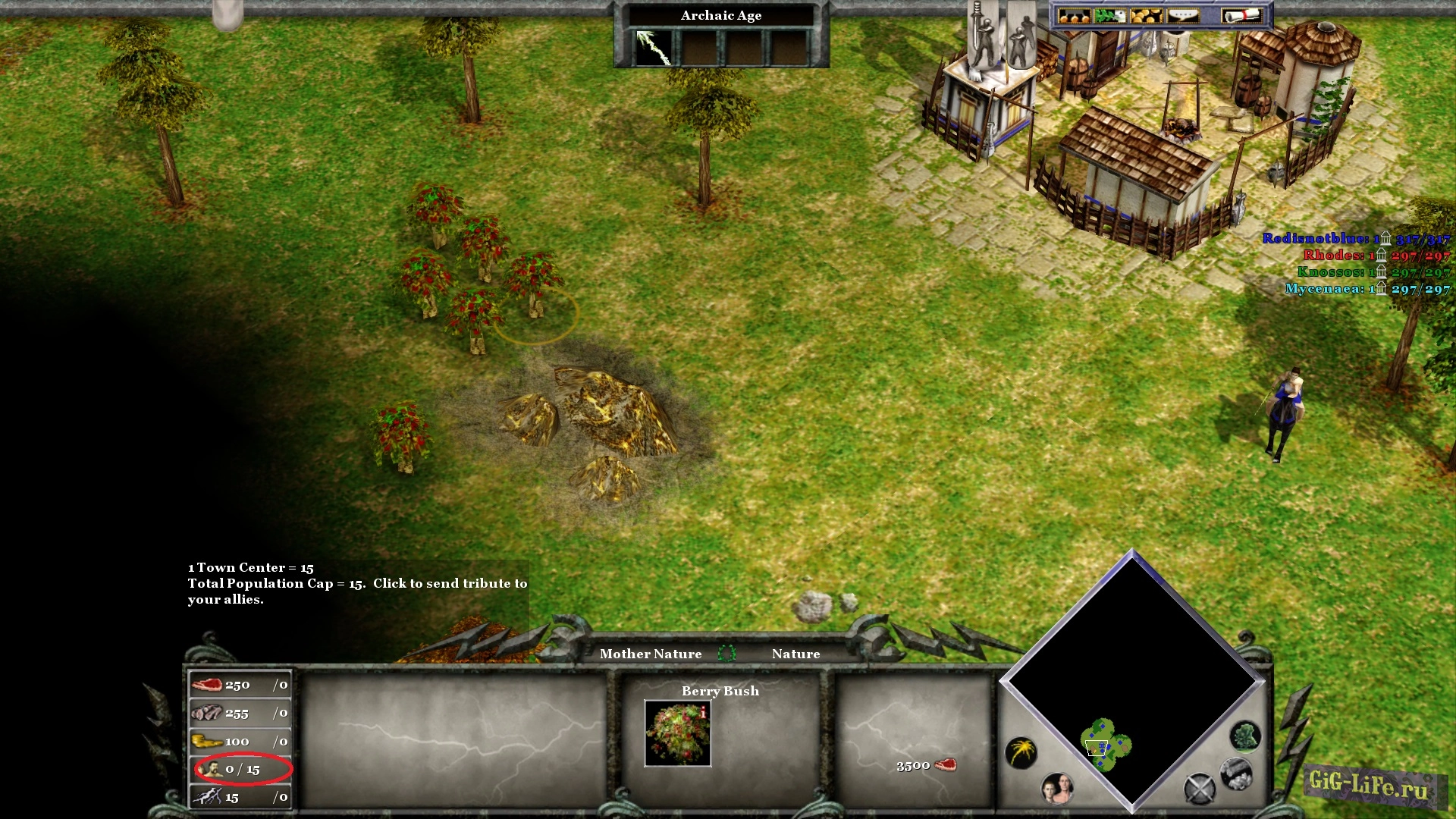Click the scroll objectives icon top right
Viewport: 1456px width, 819px height.
pyautogui.click(x=1240, y=14)
